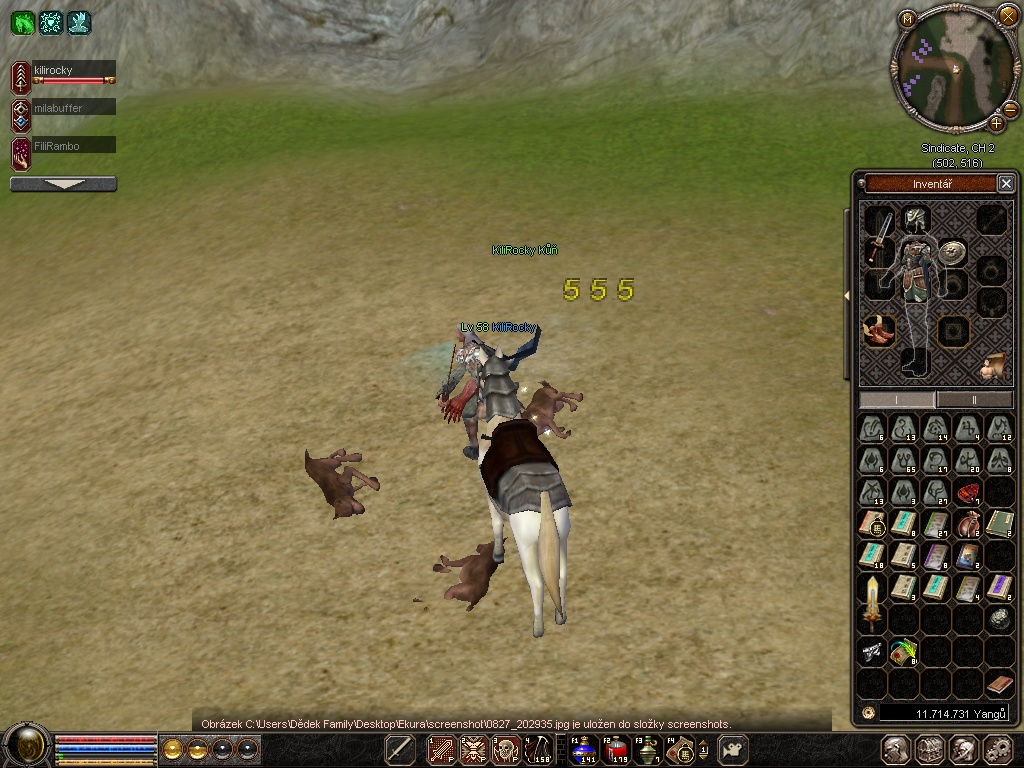Close the minimap with its X button
1024x768 pixels.
coord(1006,16)
